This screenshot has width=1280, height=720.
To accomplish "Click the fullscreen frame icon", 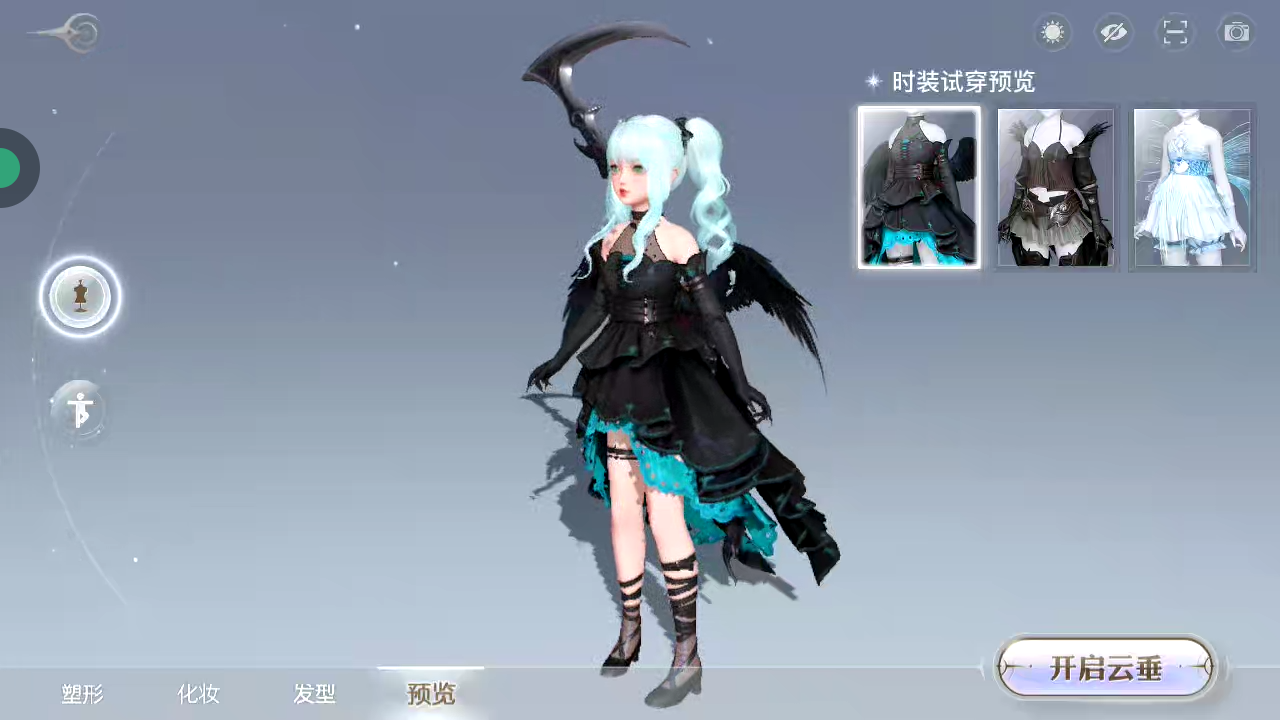I will coord(1175,32).
